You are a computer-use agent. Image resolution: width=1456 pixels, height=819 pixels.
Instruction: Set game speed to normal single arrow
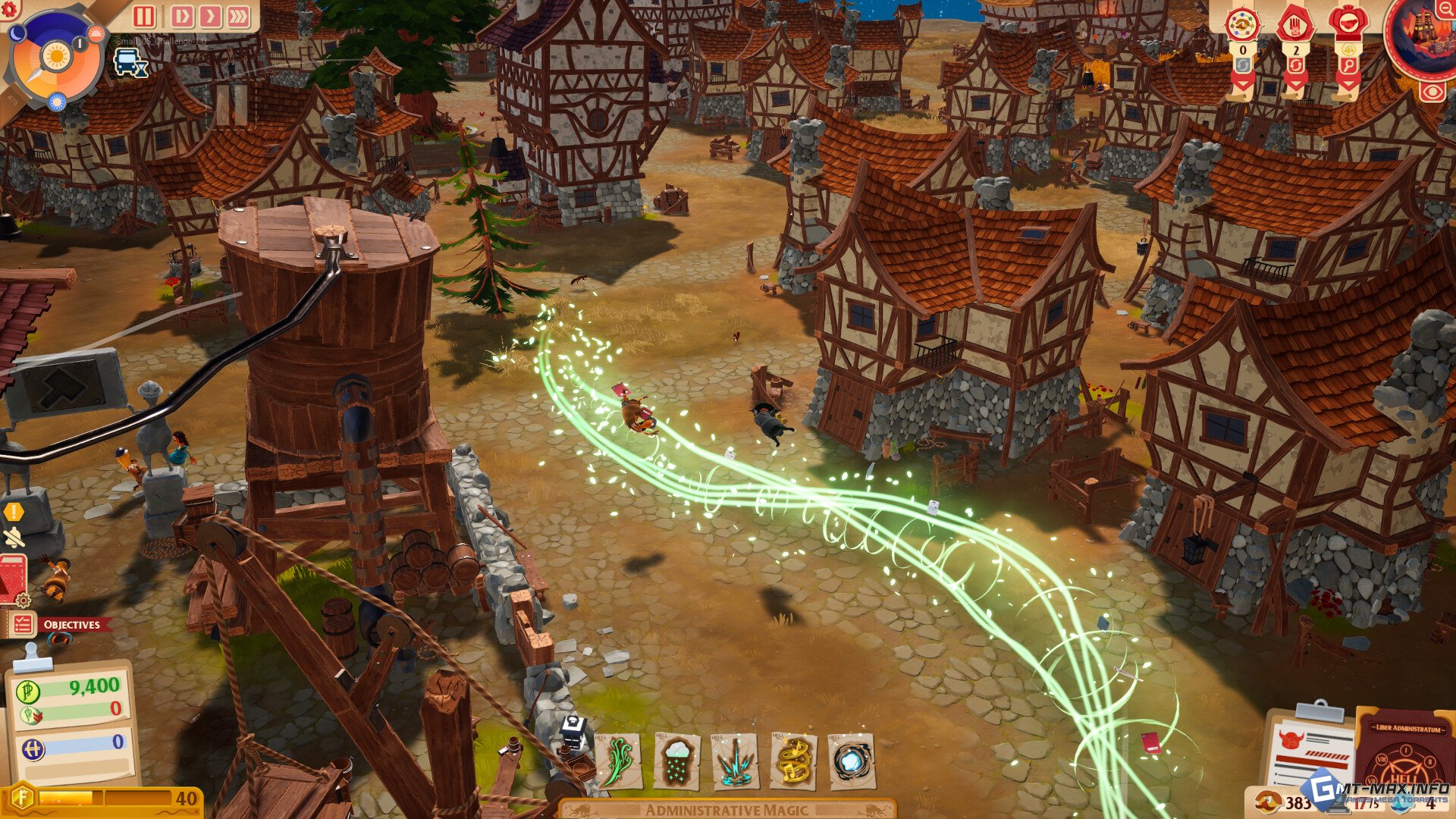point(210,17)
